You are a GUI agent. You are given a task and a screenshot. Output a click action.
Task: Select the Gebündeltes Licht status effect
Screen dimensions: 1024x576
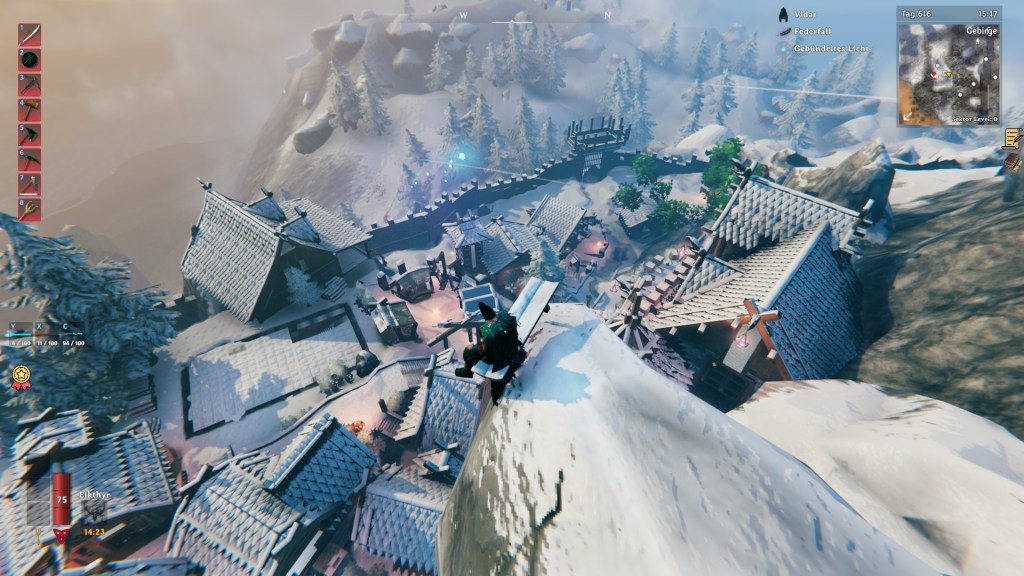783,48
